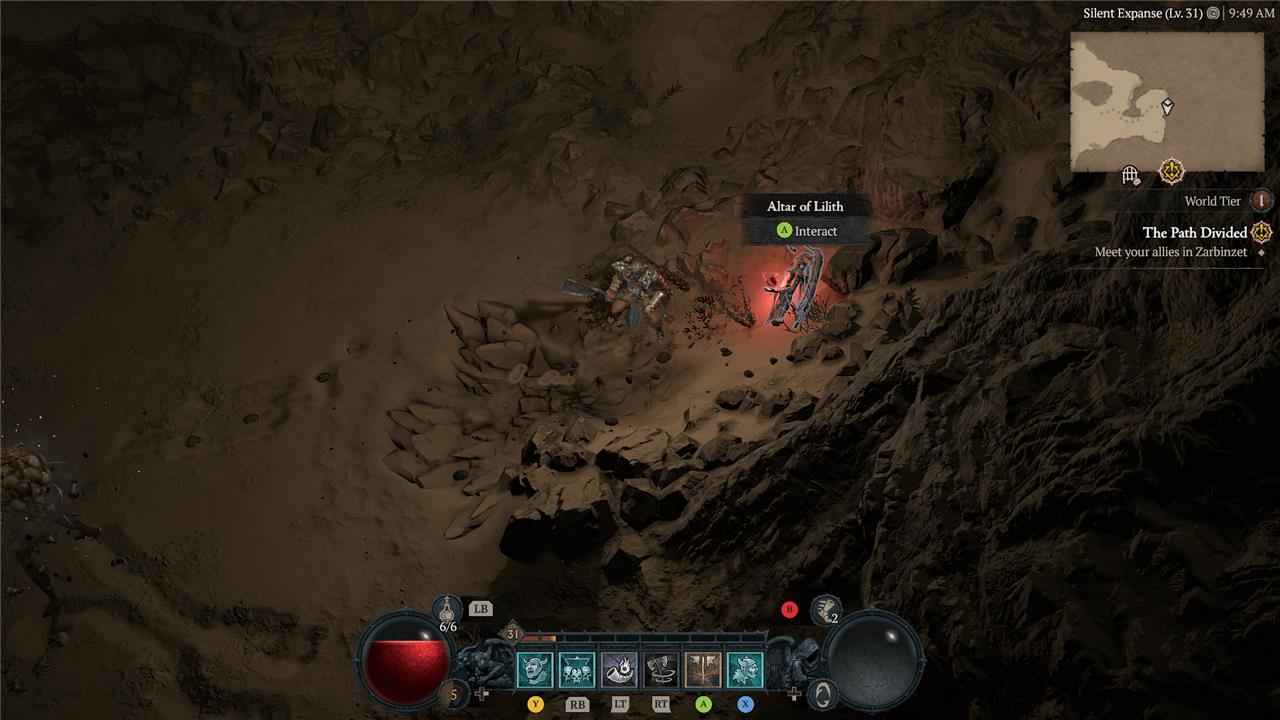
Task: Activate the horned helmet warrior skill
Action: pos(745,670)
